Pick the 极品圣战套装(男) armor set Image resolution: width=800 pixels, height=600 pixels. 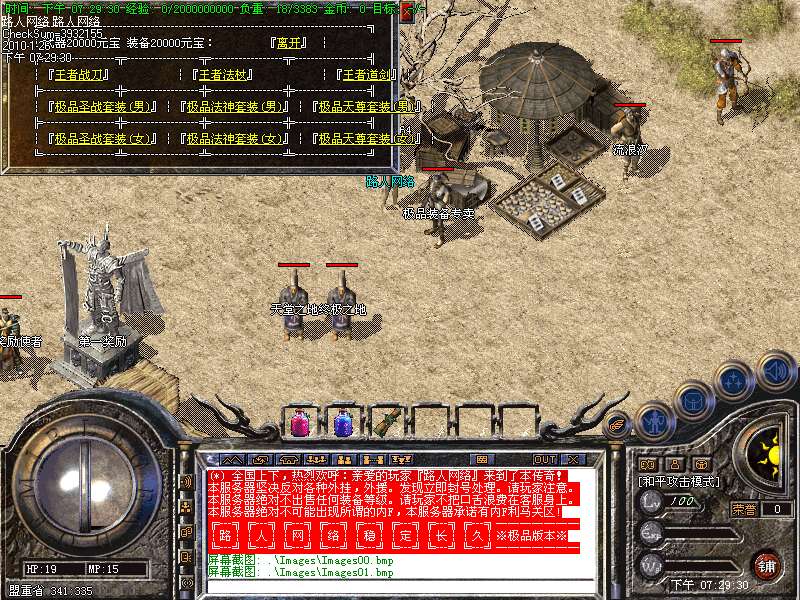coord(103,107)
